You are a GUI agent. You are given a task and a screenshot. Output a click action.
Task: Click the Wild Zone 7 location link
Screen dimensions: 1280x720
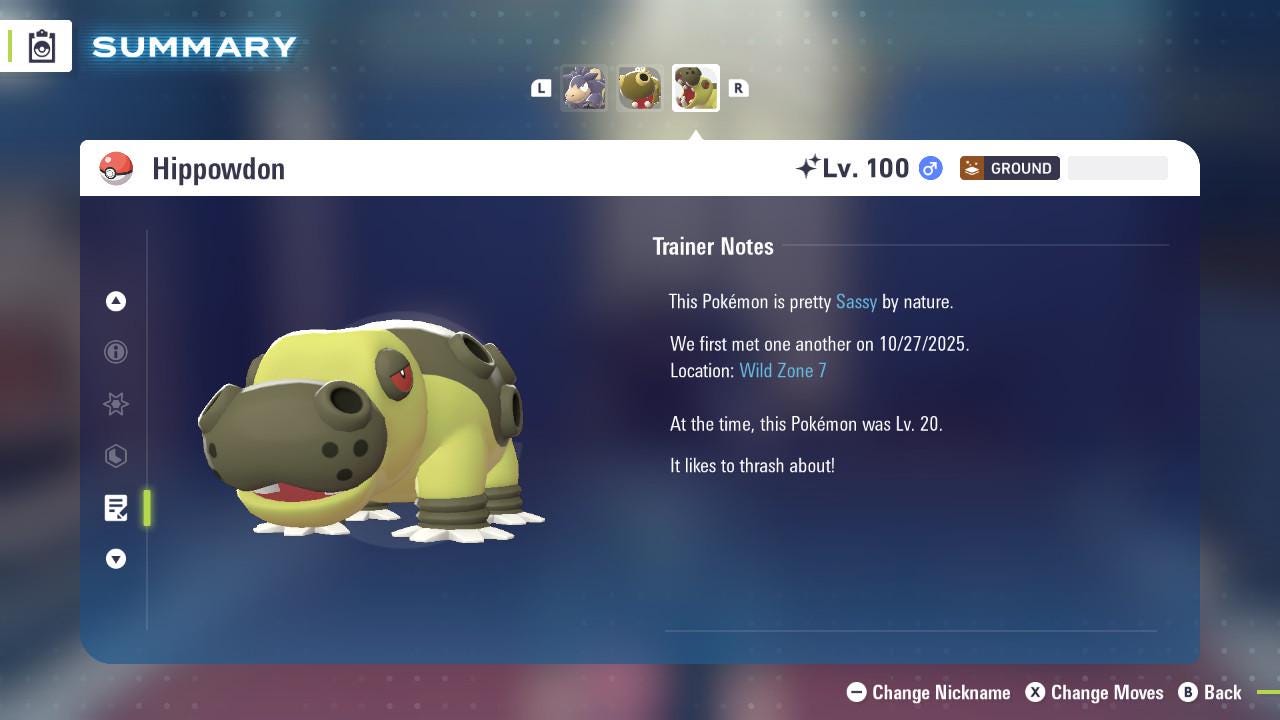783,370
